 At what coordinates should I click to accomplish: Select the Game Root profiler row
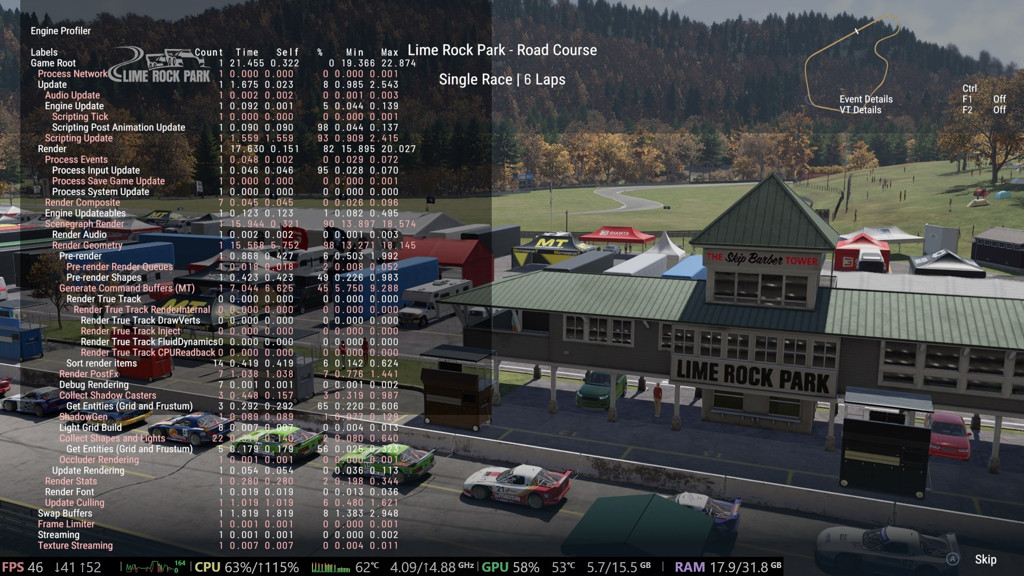click(53, 63)
